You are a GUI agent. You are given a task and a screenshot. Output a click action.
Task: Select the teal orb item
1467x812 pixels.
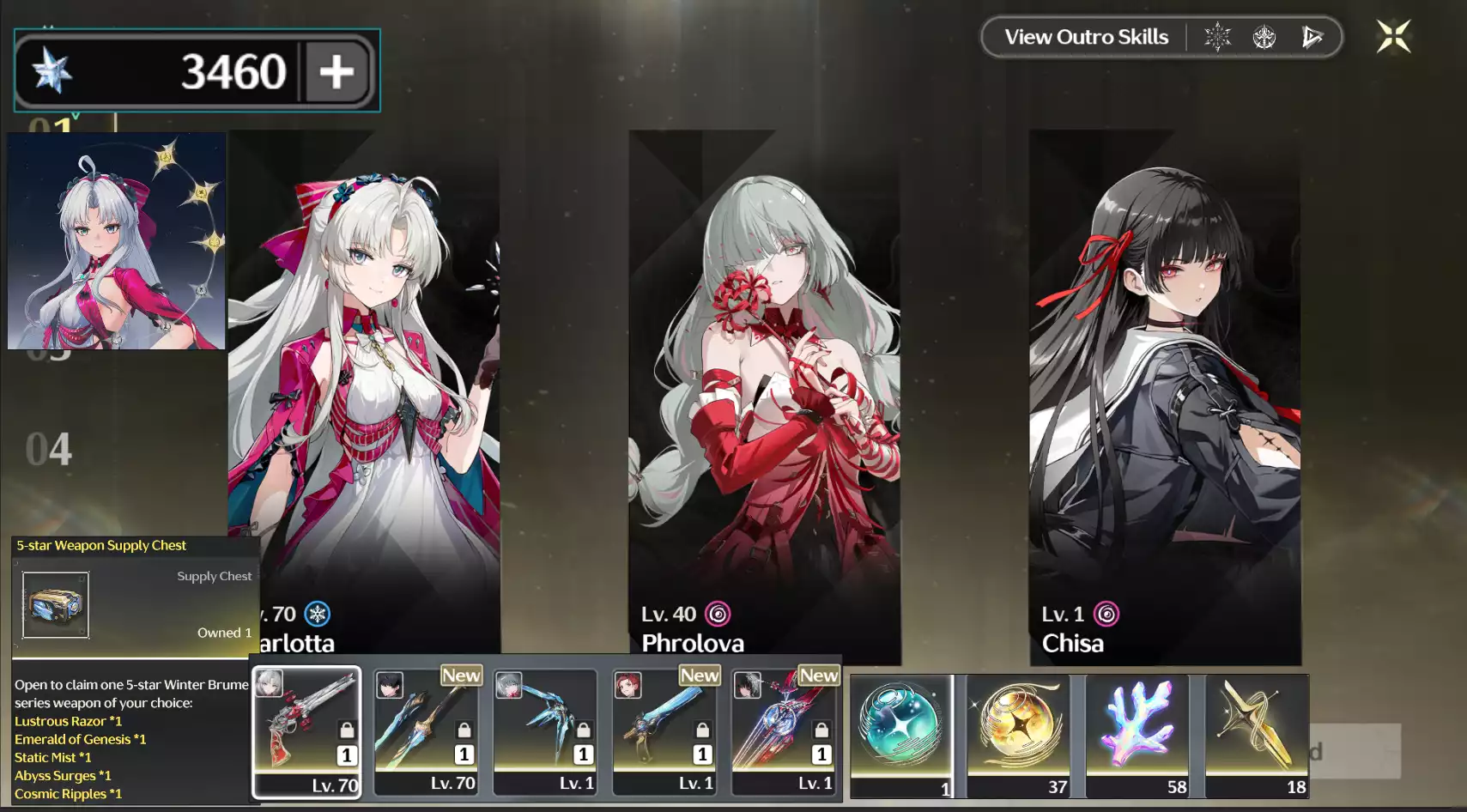point(901,736)
